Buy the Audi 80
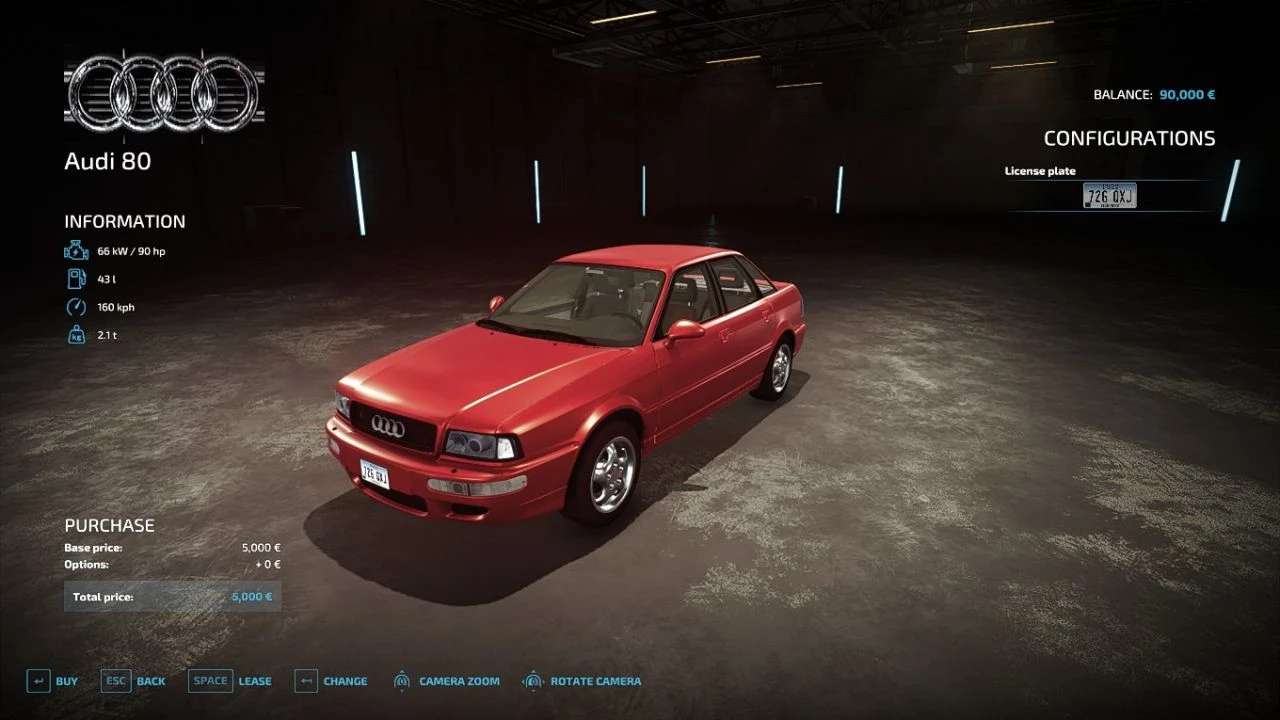 pyautogui.click(x=52, y=681)
